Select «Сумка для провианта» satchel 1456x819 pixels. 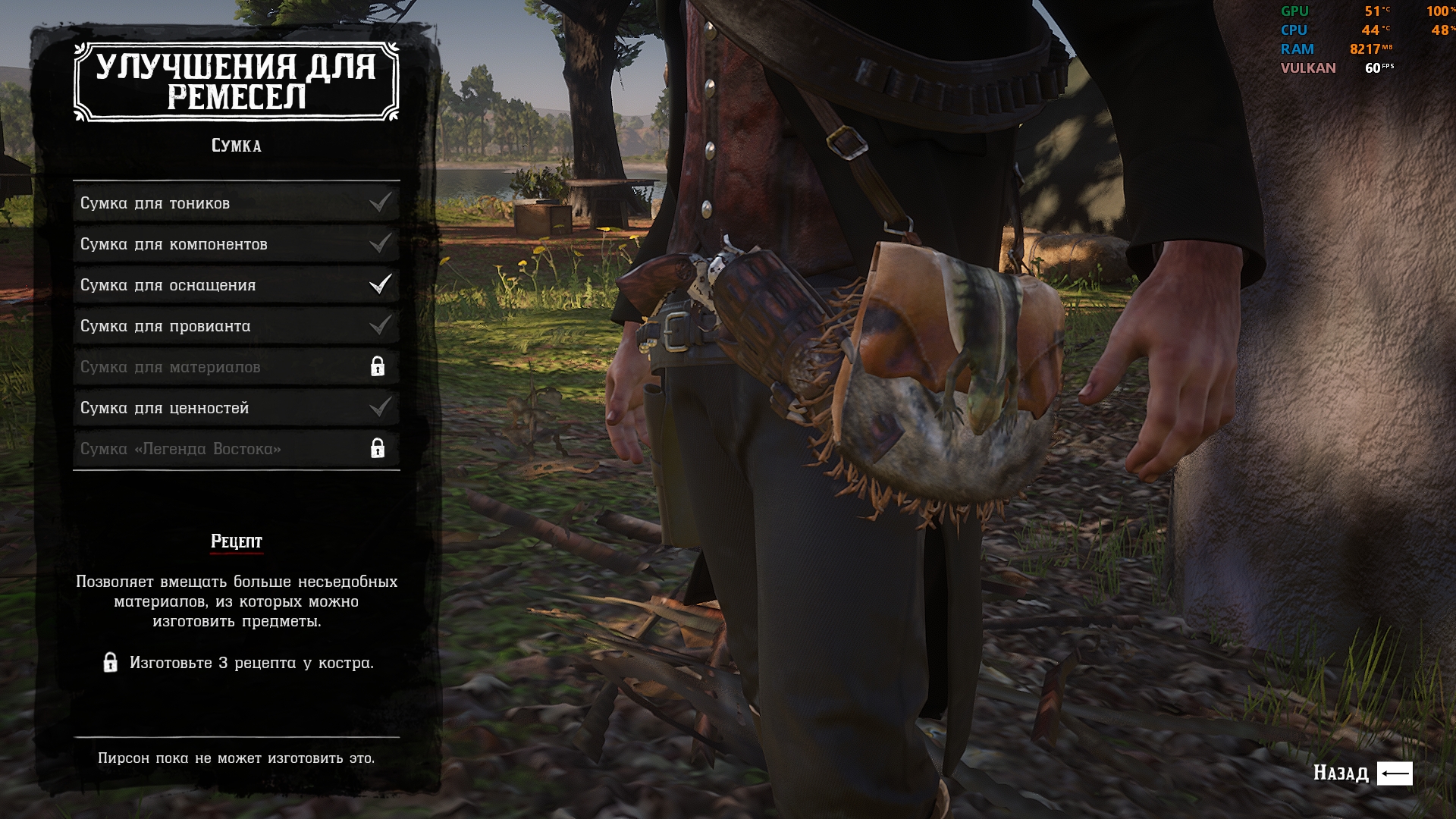236,326
